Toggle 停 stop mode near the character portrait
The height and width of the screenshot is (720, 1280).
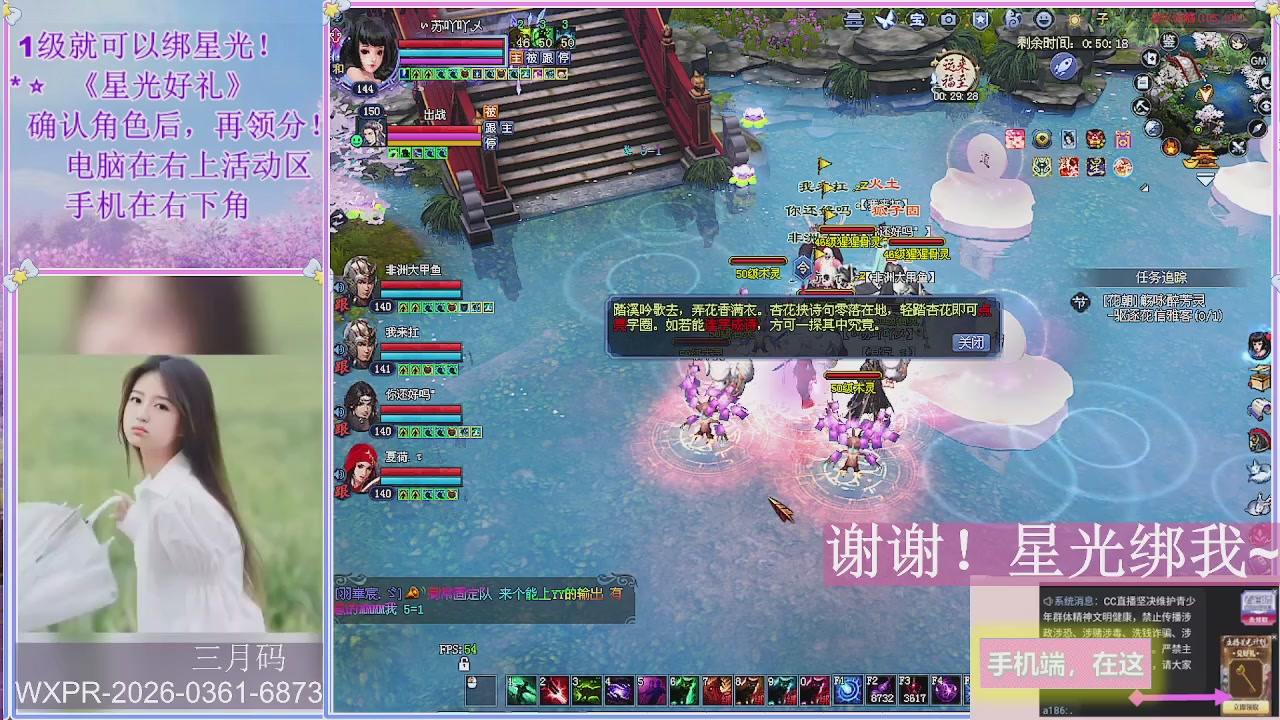(493, 143)
